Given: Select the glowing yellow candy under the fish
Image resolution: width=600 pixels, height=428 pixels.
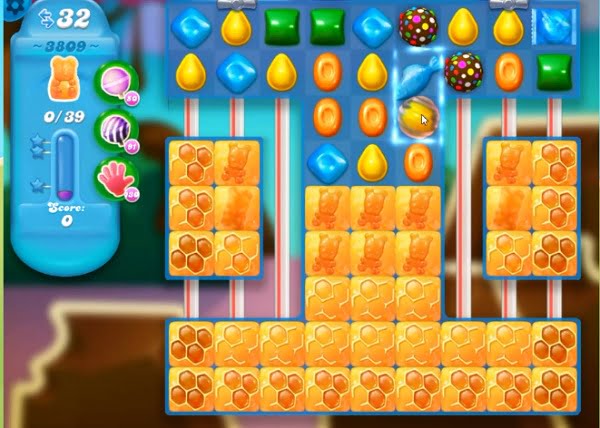Looking at the screenshot, I should 416,116.
